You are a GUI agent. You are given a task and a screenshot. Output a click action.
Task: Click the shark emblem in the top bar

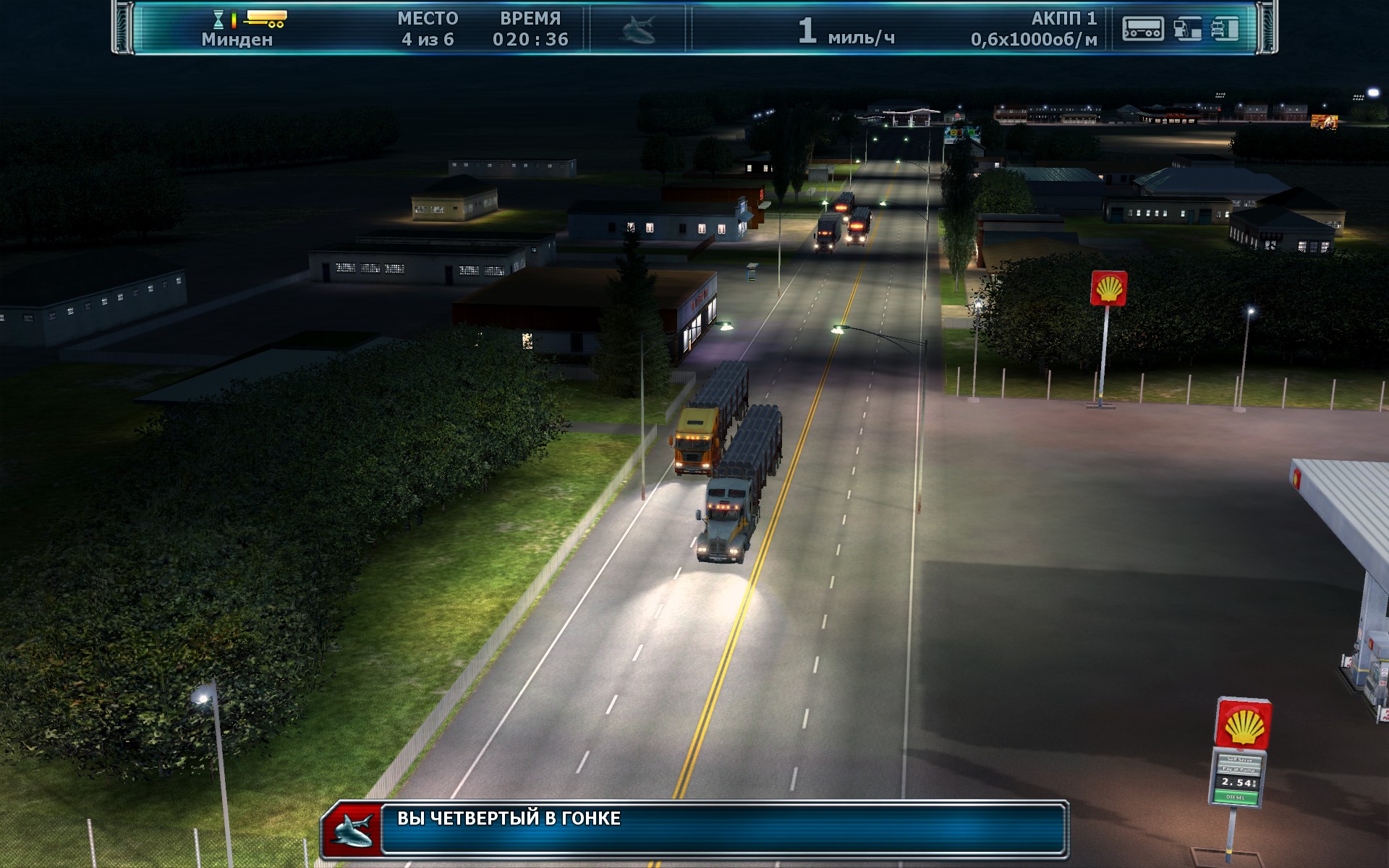click(638, 30)
